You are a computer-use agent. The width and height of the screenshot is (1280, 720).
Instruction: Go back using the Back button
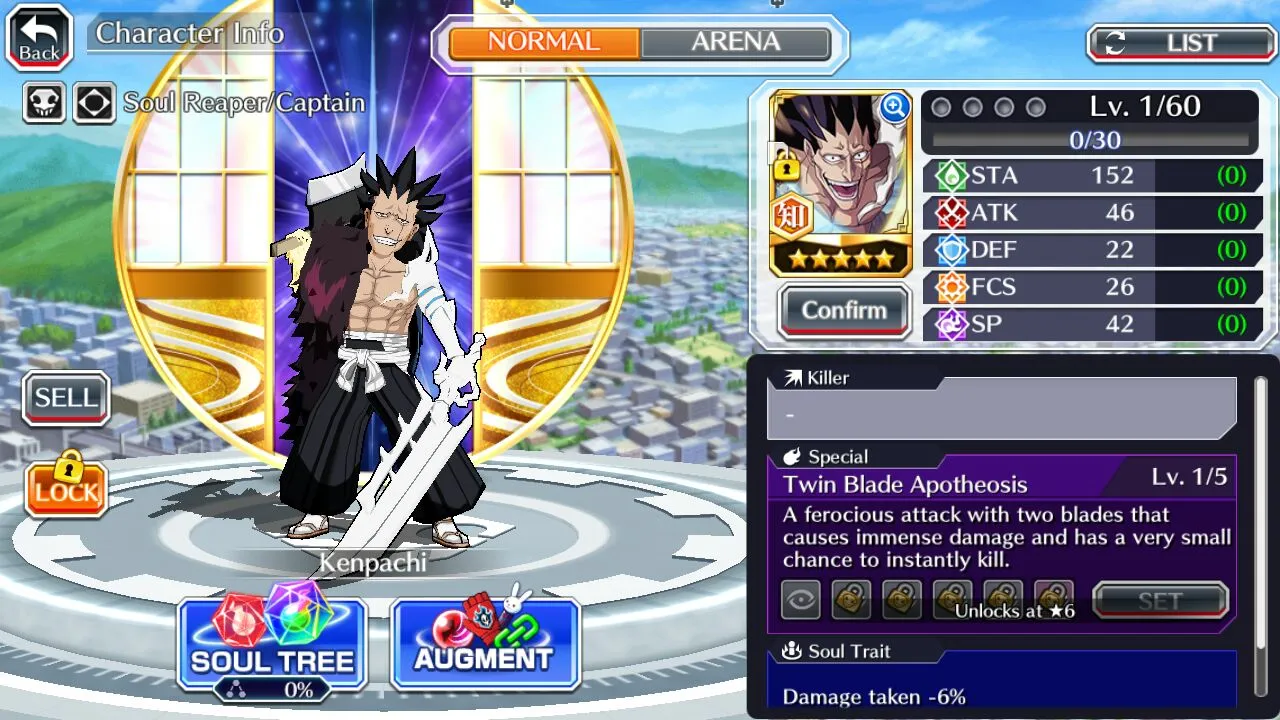[39, 38]
